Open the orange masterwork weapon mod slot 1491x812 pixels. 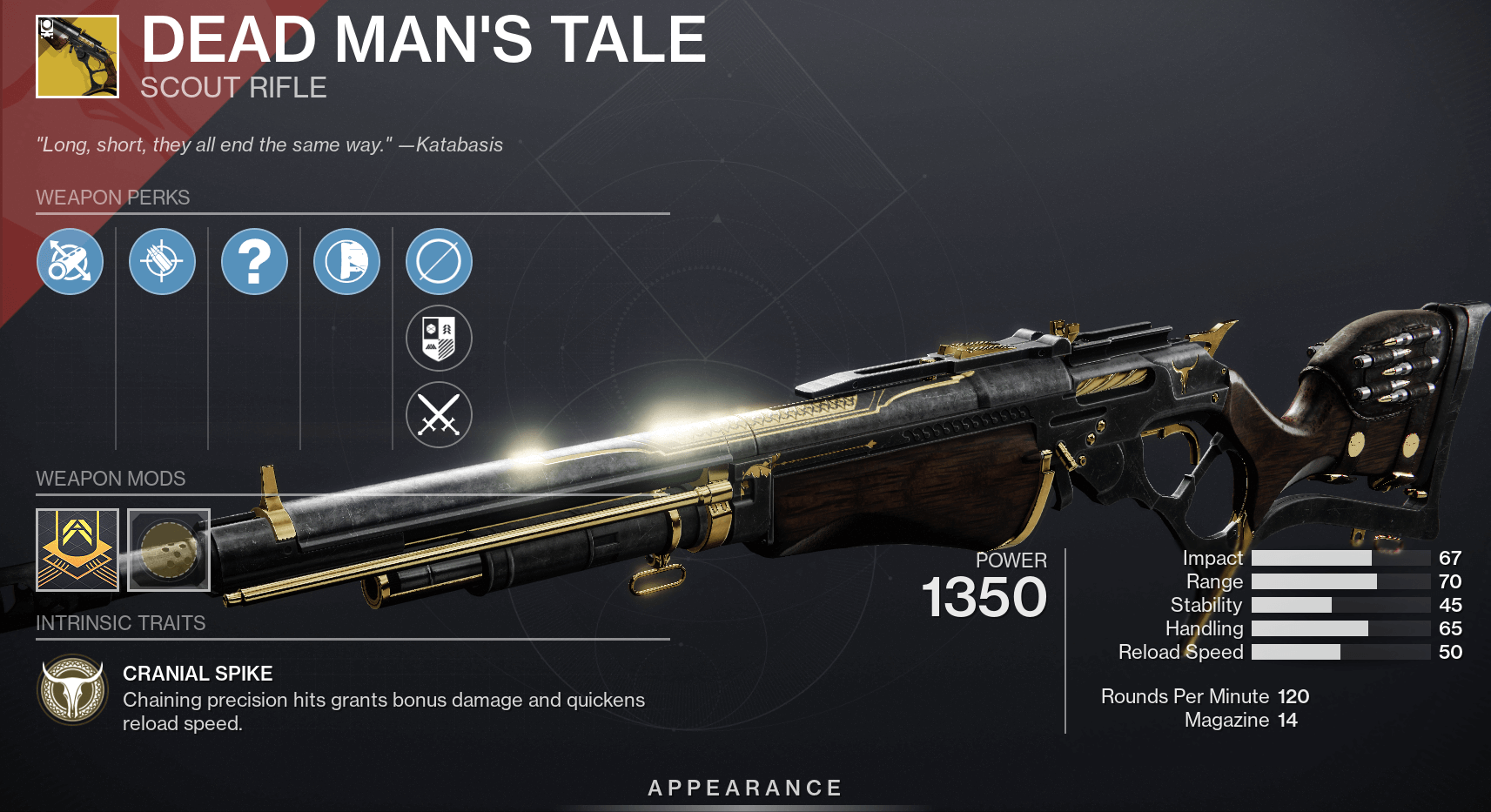click(77, 550)
